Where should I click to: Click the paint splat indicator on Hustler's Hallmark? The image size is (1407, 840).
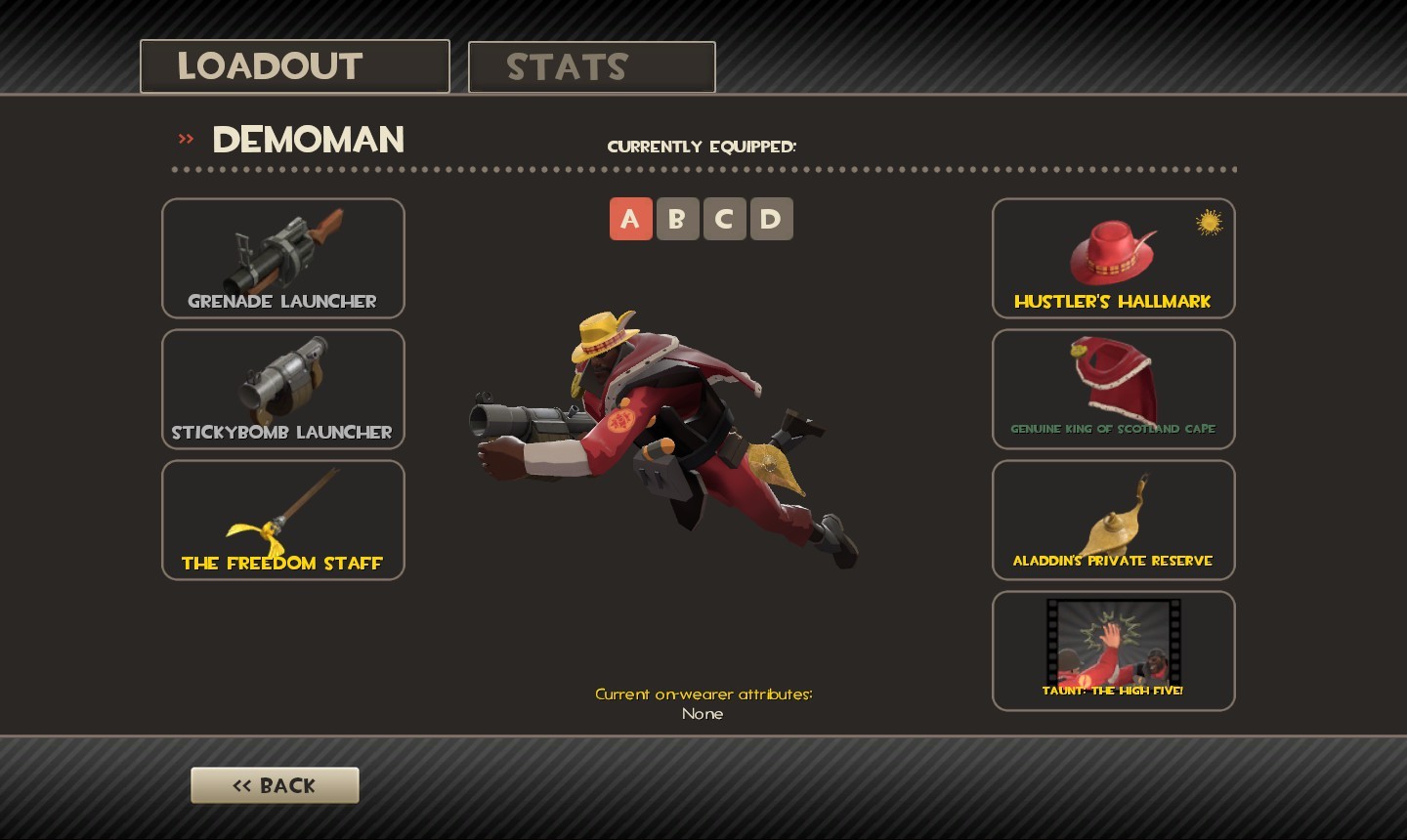tap(1209, 224)
